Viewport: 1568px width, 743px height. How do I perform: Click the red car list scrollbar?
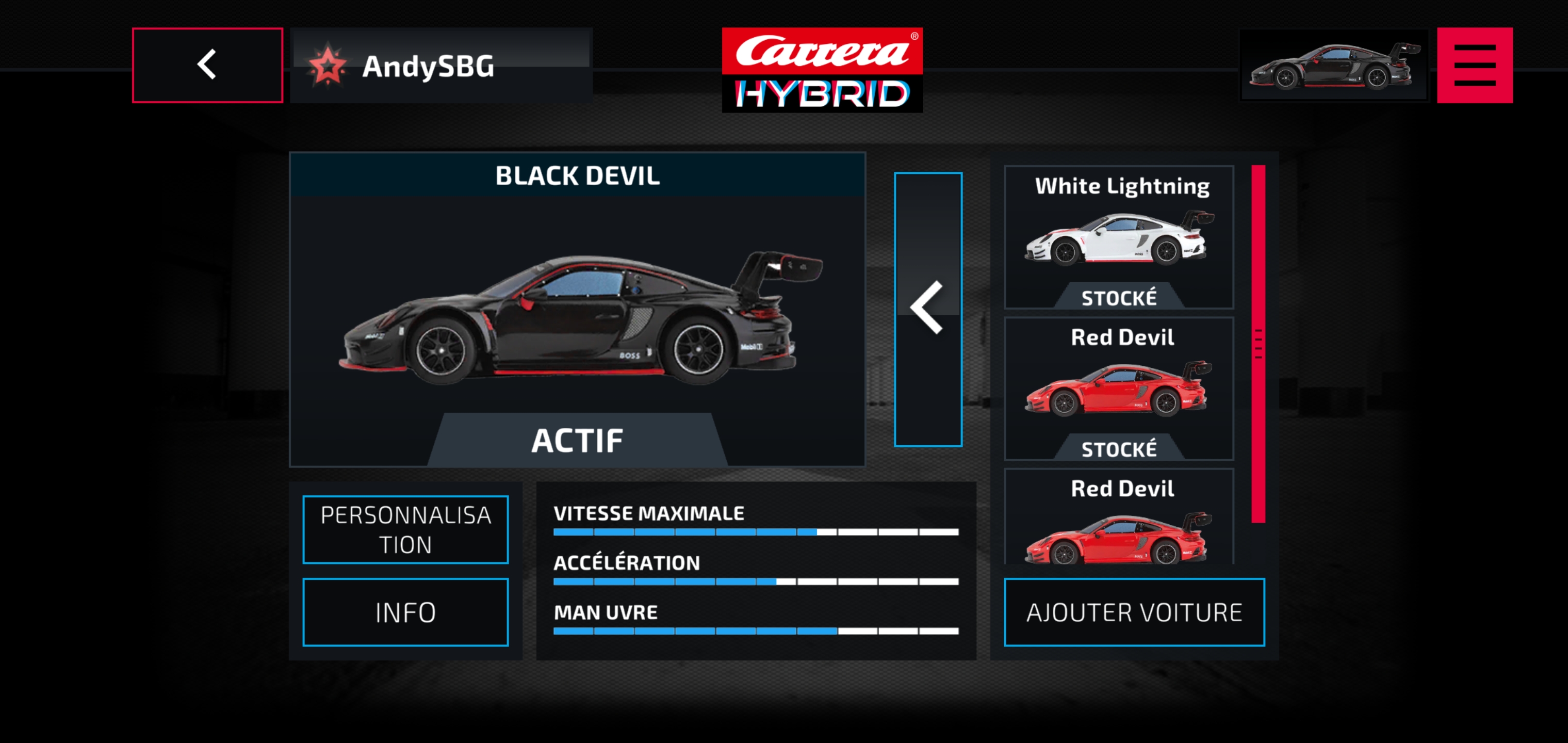pos(1257,344)
